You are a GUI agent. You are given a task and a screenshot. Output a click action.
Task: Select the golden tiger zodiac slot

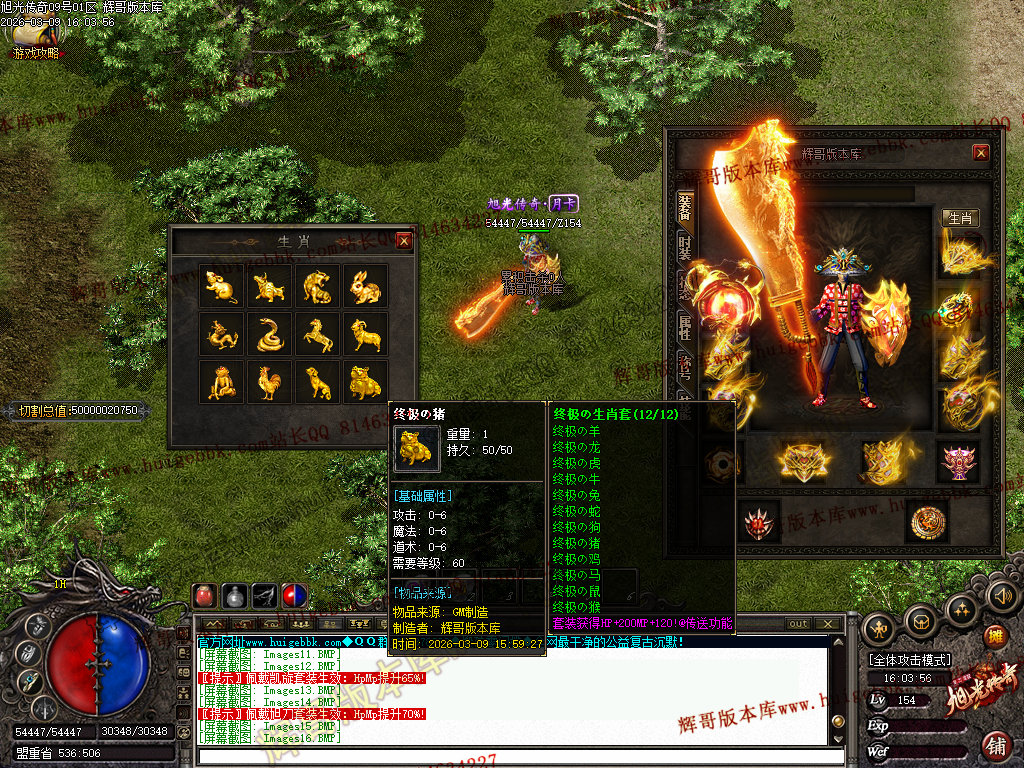[x=317, y=287]
